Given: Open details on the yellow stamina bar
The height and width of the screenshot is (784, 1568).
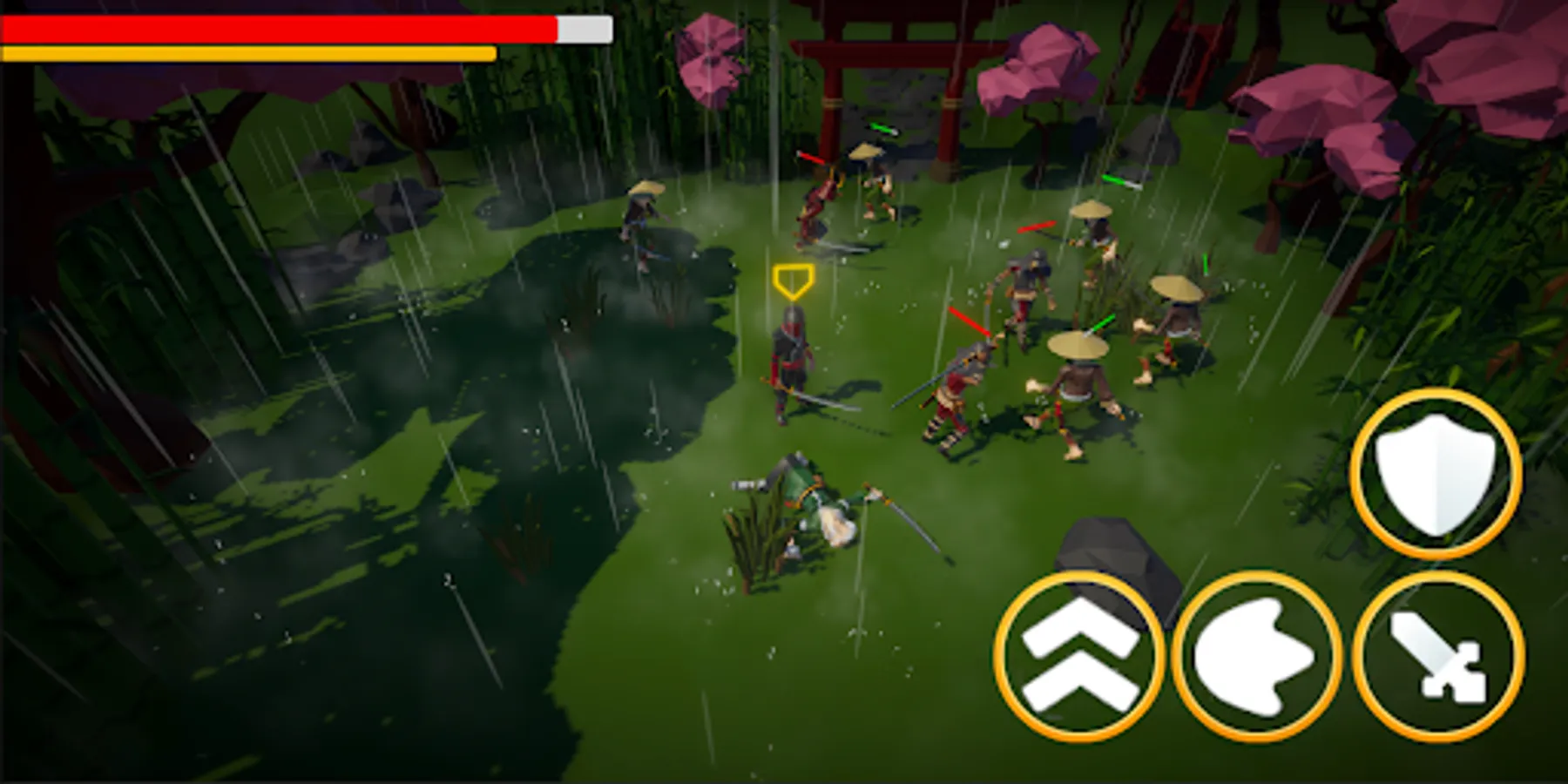Looking at the screenshot, I should coord(248,52).
